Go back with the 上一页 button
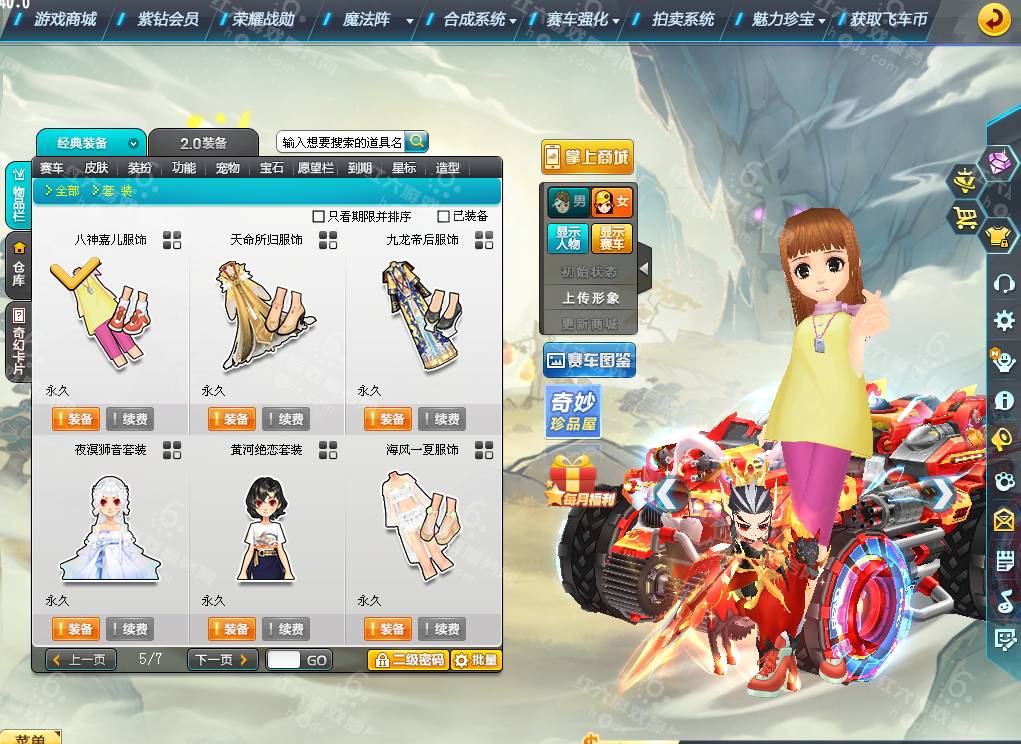This screenshot has height=744, width=1021. (x=82, y=660)
